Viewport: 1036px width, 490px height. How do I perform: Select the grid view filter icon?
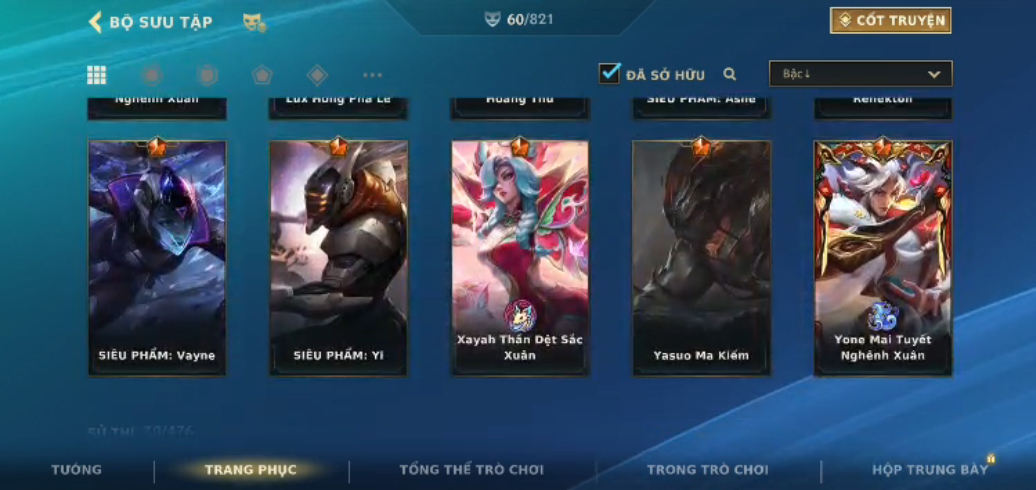(97, 75)
